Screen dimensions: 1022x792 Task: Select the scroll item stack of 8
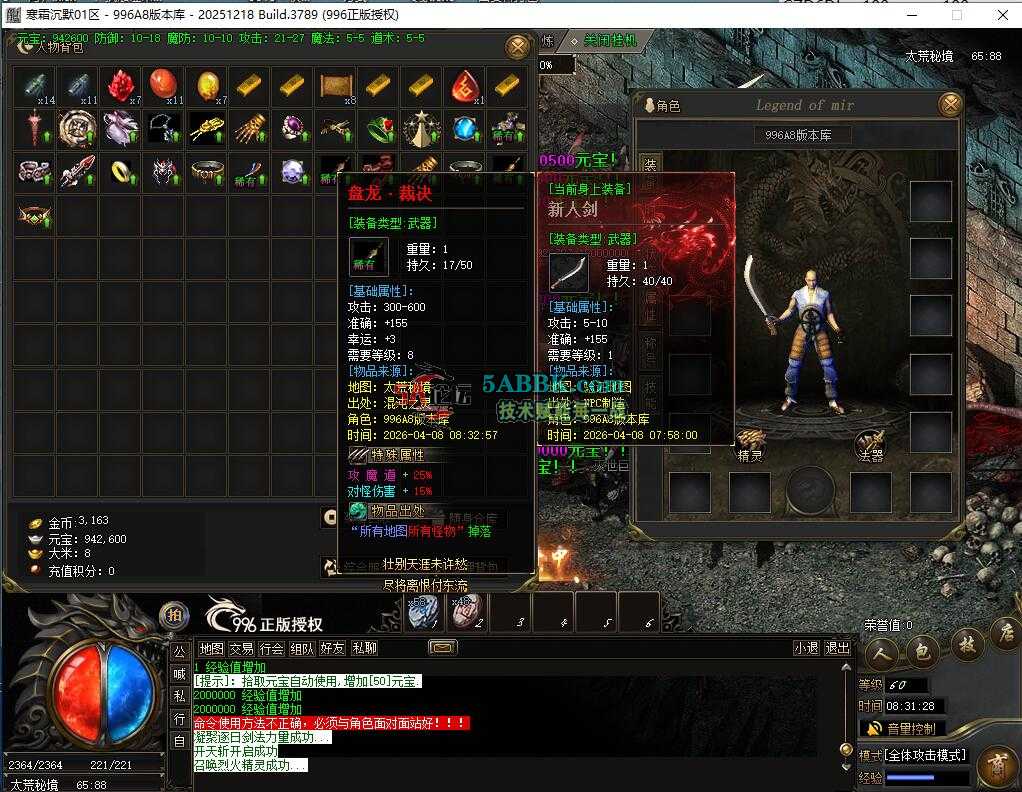coord(337,87)
